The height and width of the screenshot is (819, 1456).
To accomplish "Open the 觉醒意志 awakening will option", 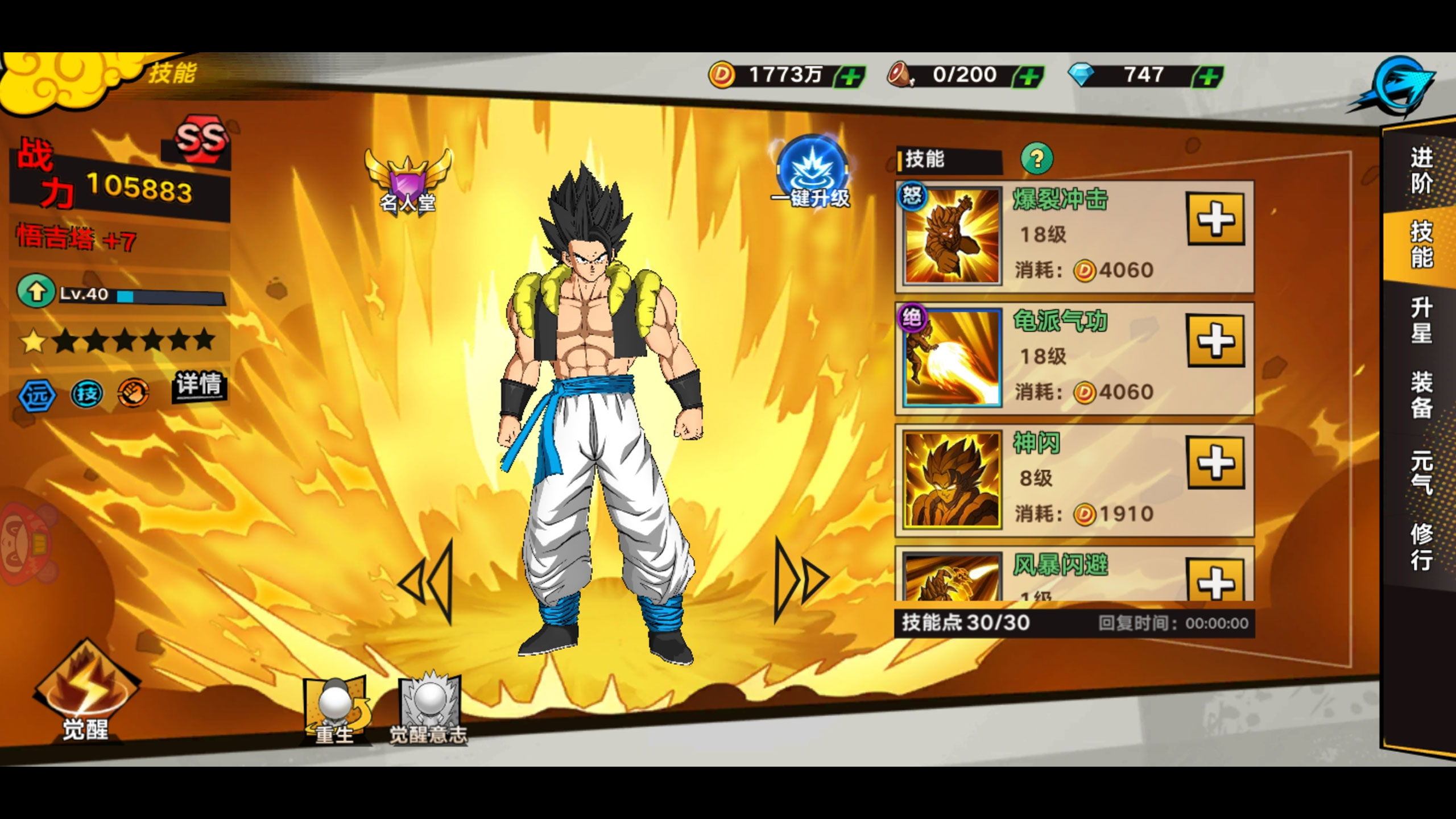I will coord(429,711).
